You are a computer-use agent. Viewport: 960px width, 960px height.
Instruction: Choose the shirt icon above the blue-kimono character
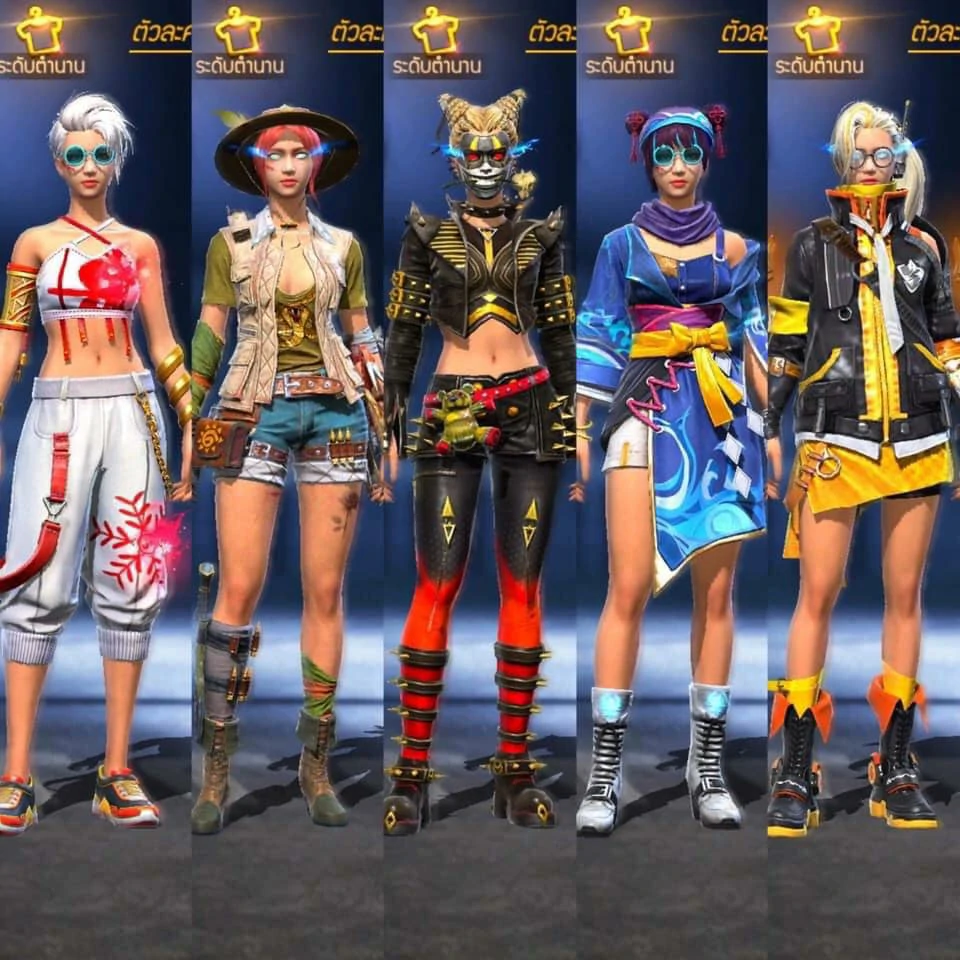(627, 30)
